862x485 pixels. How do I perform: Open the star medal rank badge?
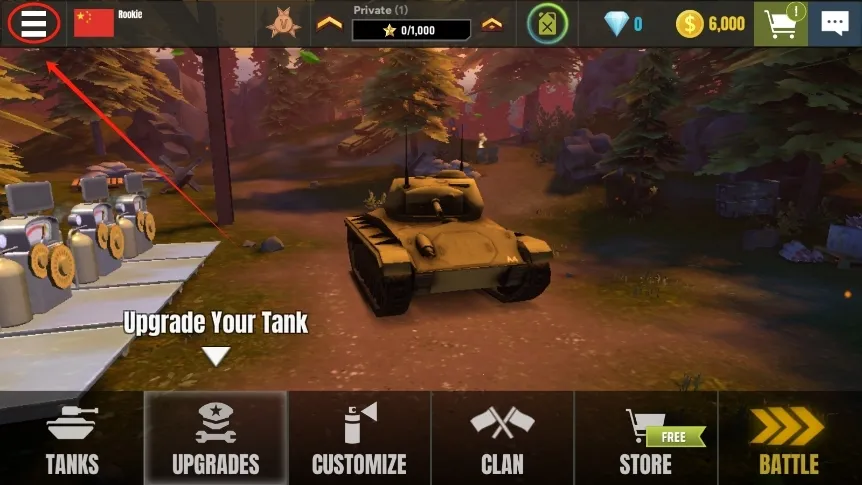pos(283,23)
